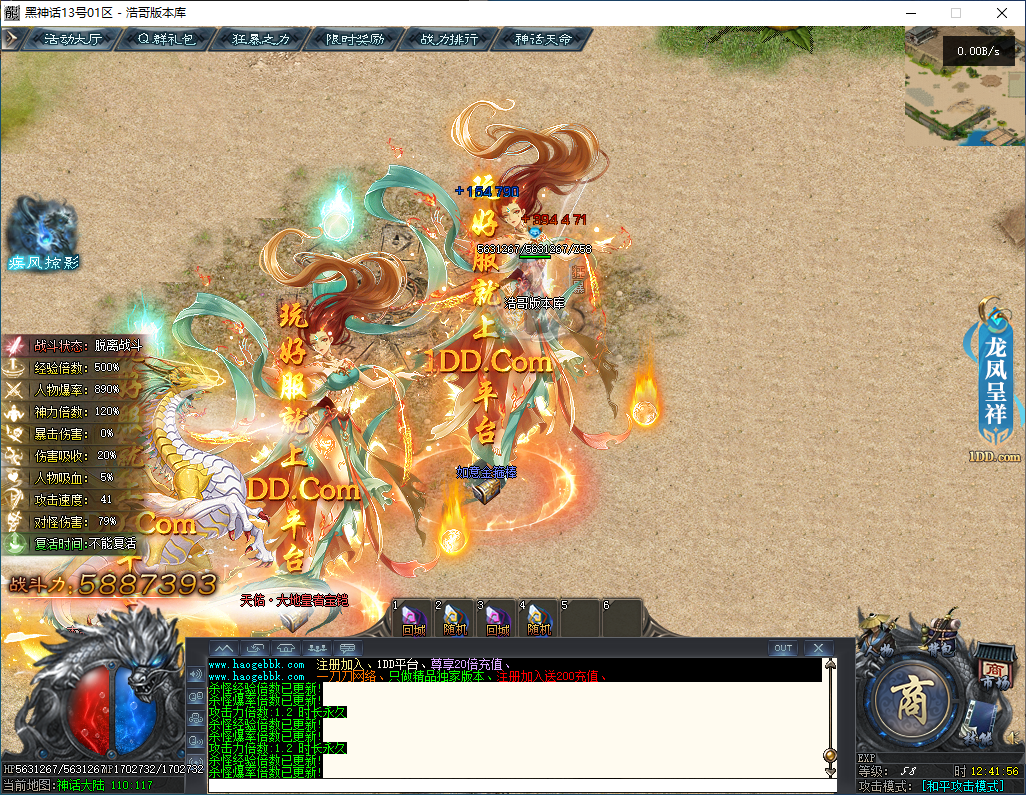Use the 随机 scroll in hotbar slot 2
Image resolution: width=1026 pixels, height=795 pixels.
click(455, 618)
